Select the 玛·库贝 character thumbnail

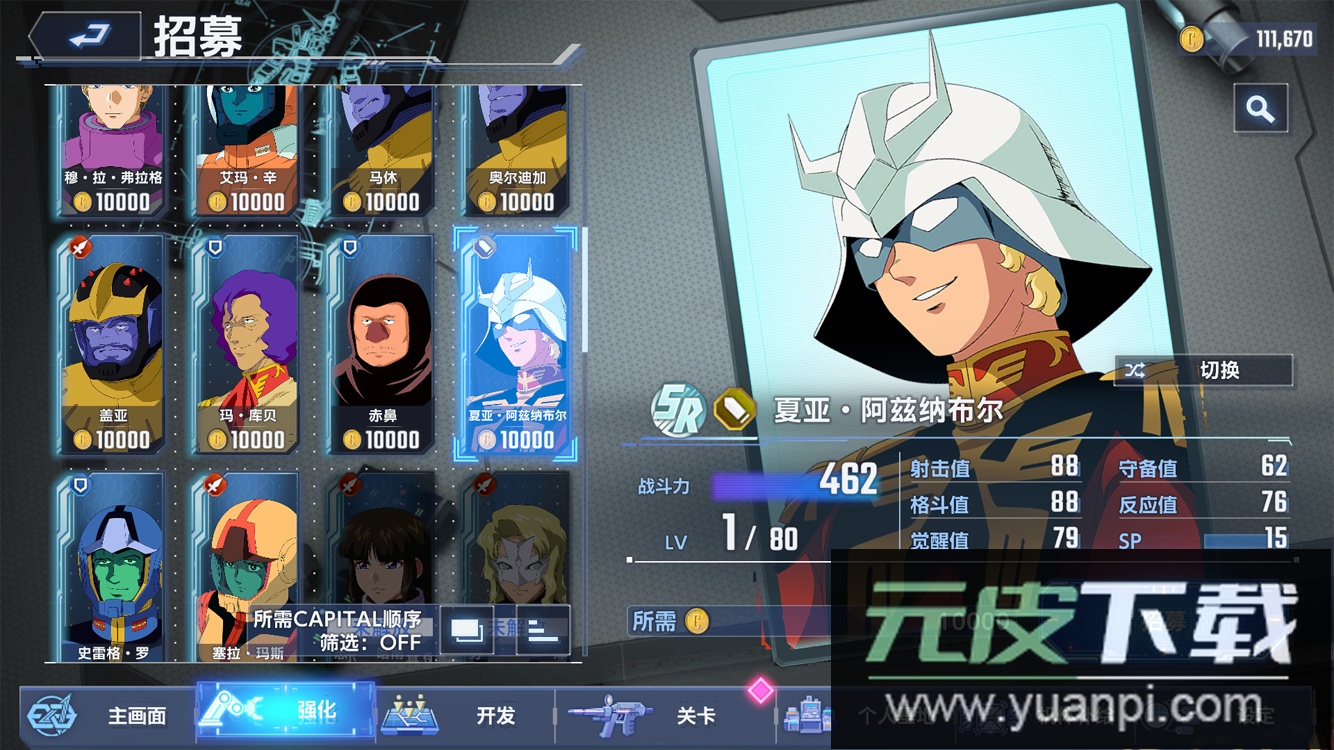click(x=247, y=340)
